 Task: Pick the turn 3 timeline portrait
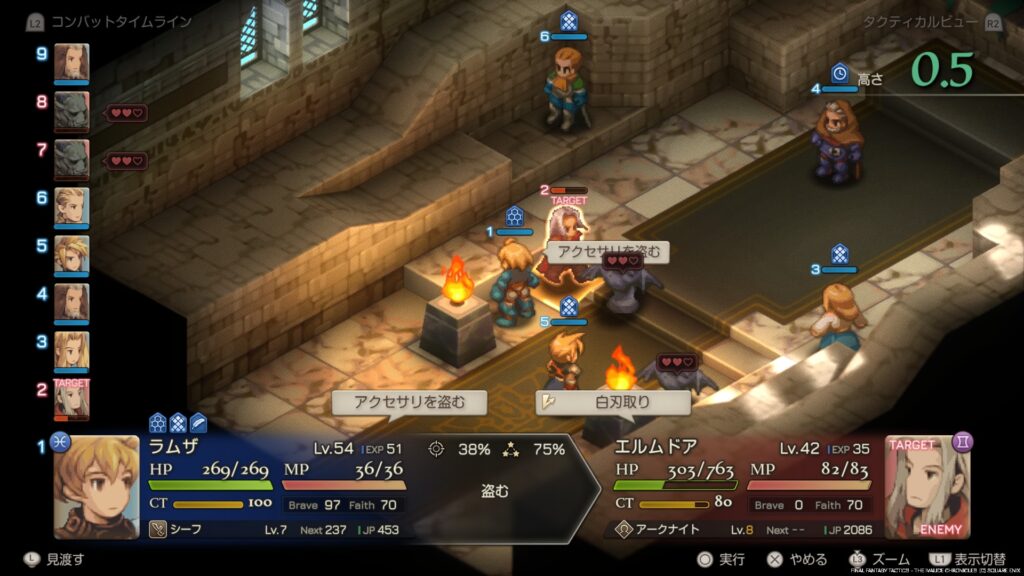click(71, 352)
